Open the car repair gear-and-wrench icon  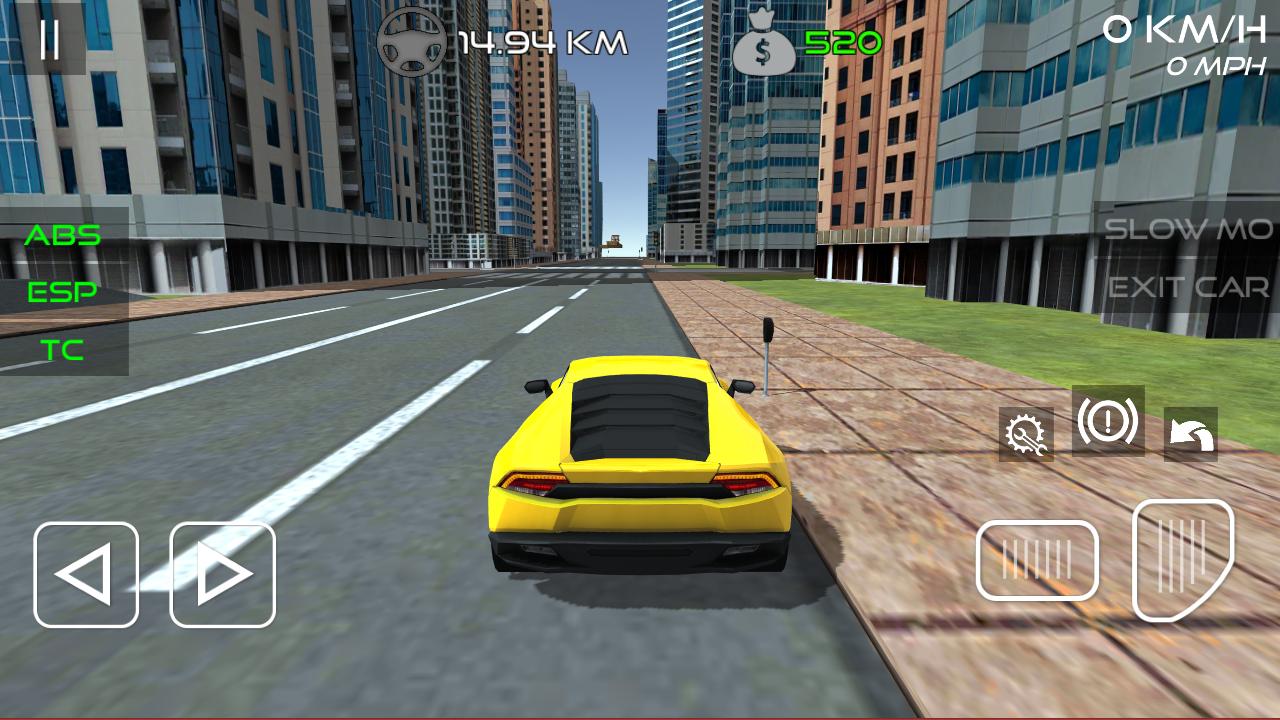[1028, 434]
